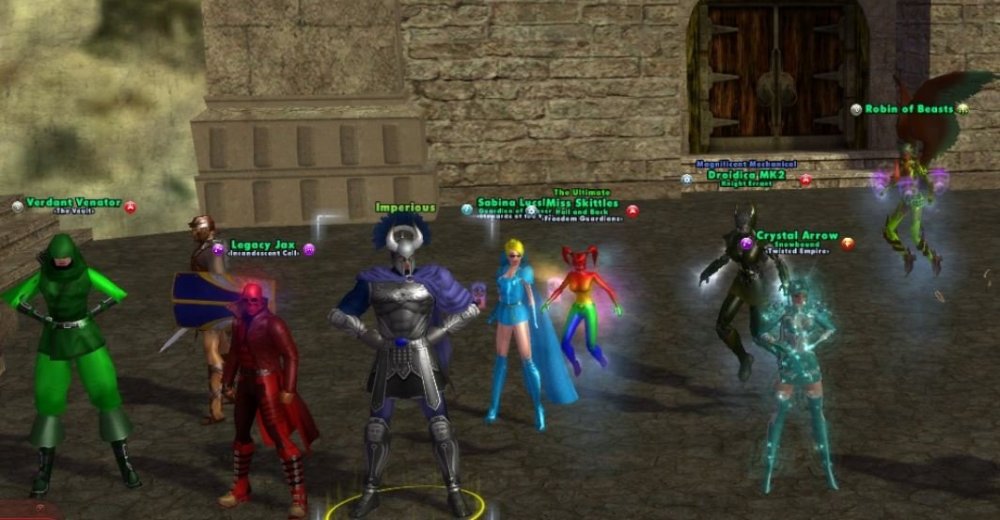The image size is (1000, 520).
Task: Target the Legacy Jax nameplate
Action: [263, 245]
